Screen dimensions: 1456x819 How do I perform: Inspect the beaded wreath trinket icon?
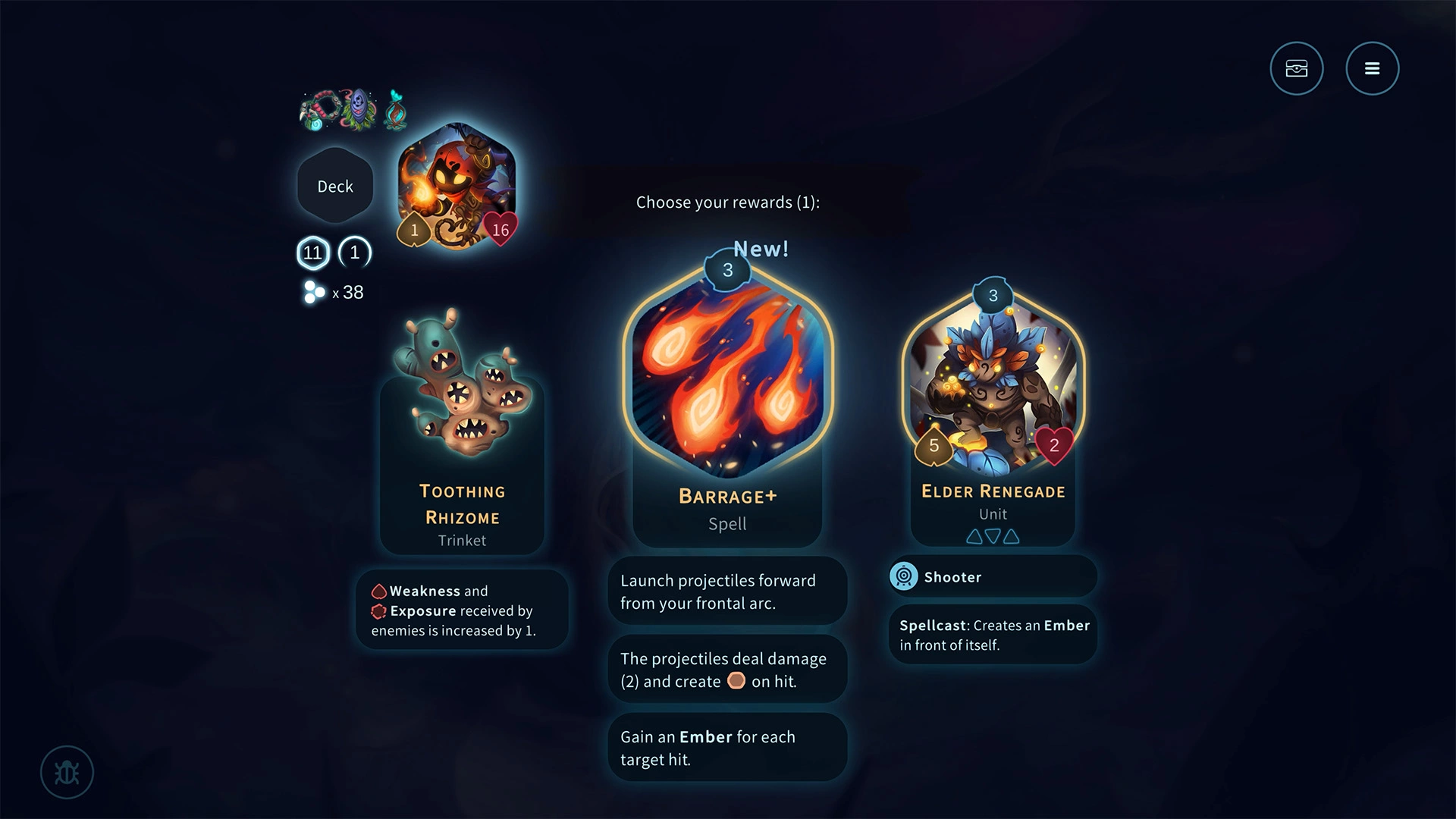321,111
